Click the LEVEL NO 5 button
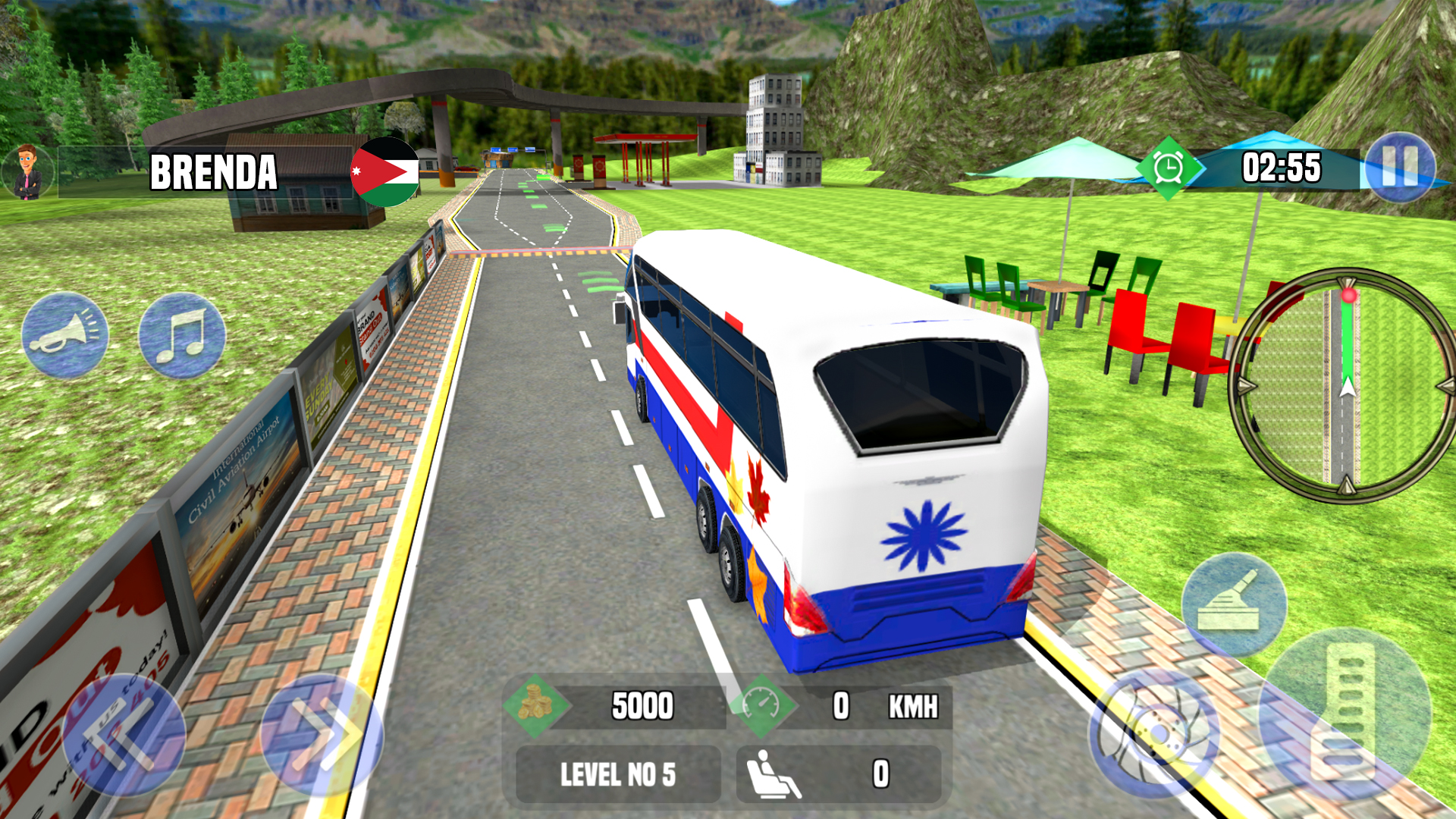The width and height of the screenshot is (1456, 819). [617, 774]
